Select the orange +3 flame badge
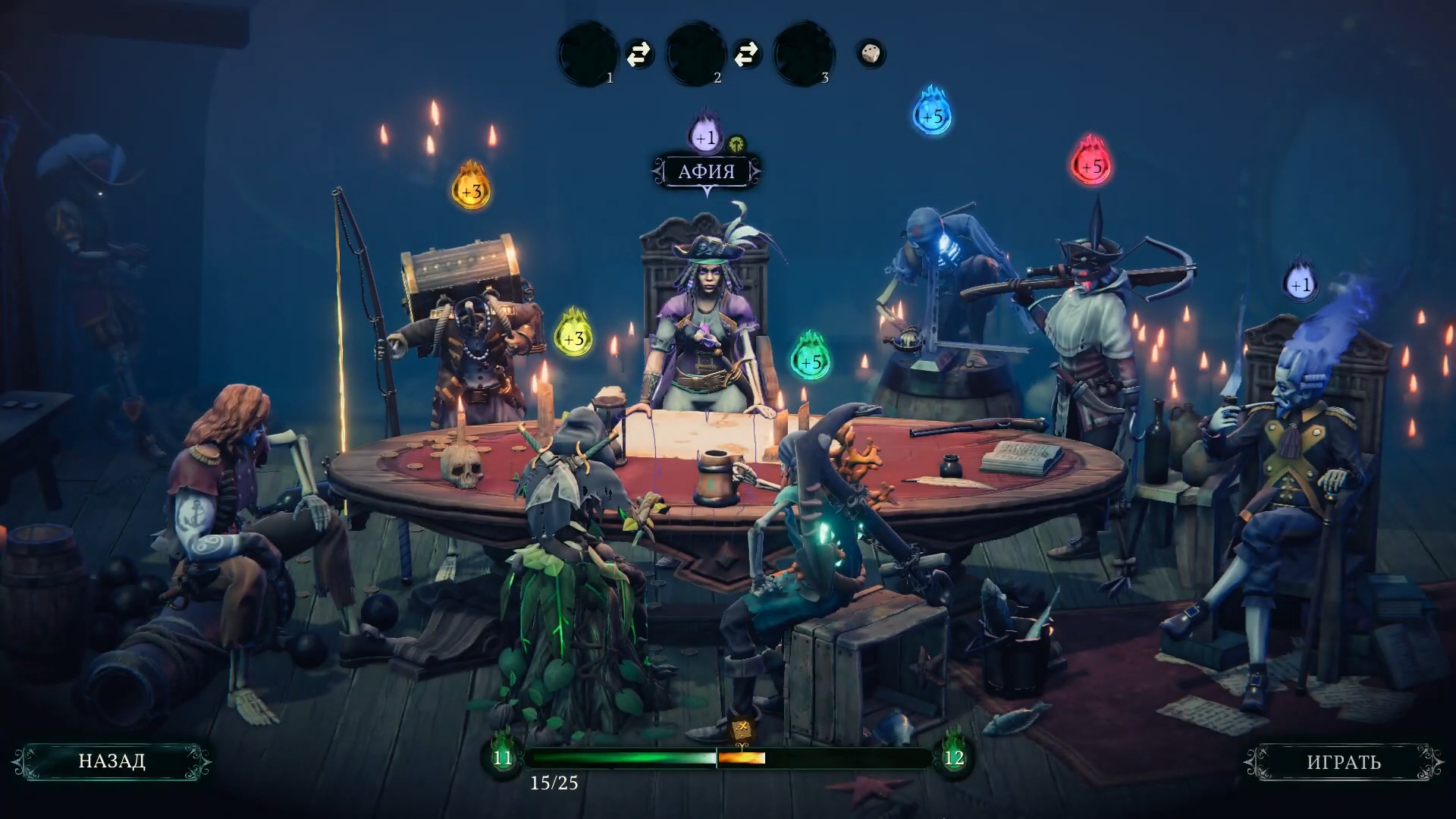 [x=471, y=190]
